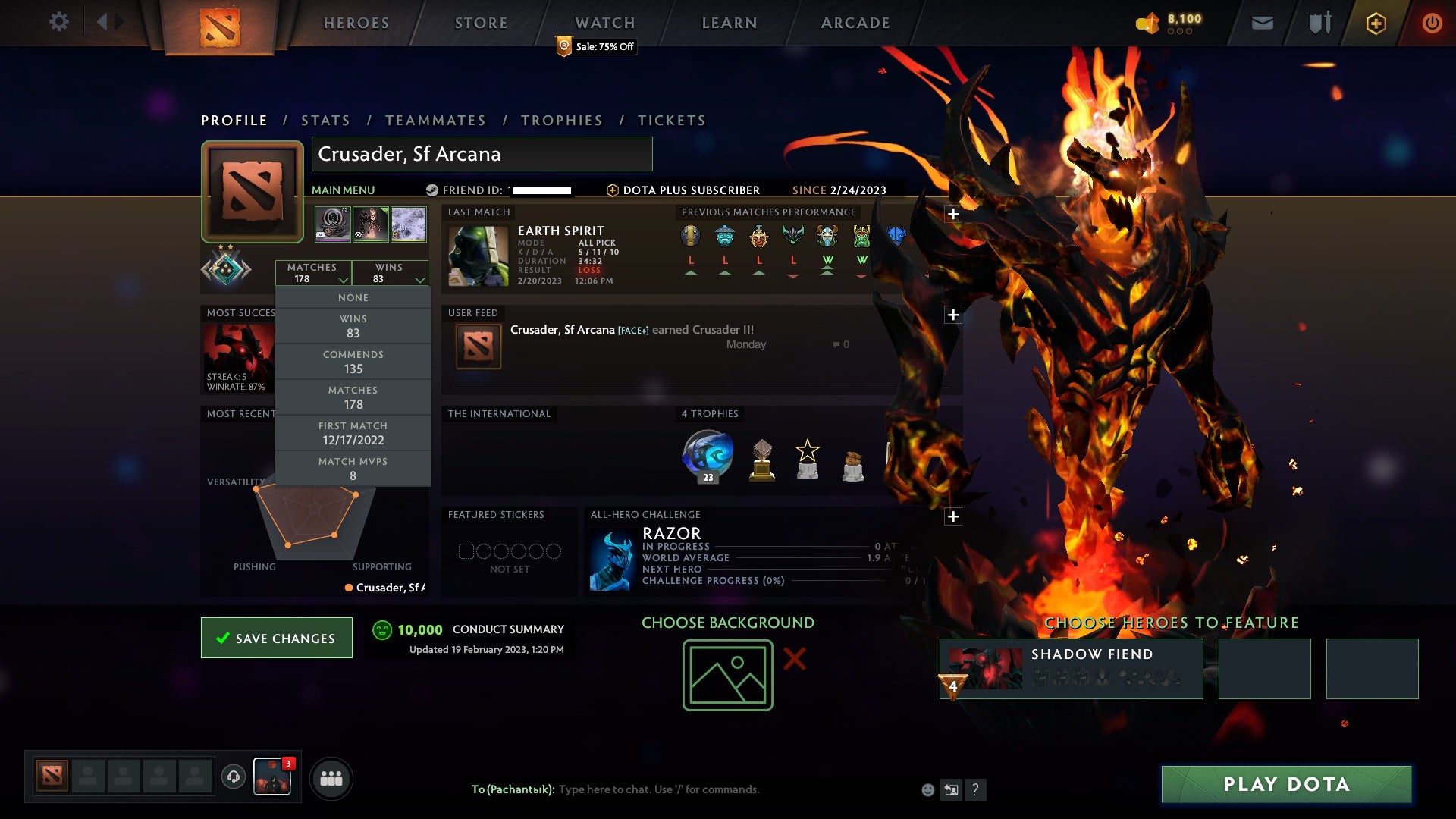The image size is (1456, 819).
Task: Click the Aegis trophy icon
Action: tap(707, 455)
